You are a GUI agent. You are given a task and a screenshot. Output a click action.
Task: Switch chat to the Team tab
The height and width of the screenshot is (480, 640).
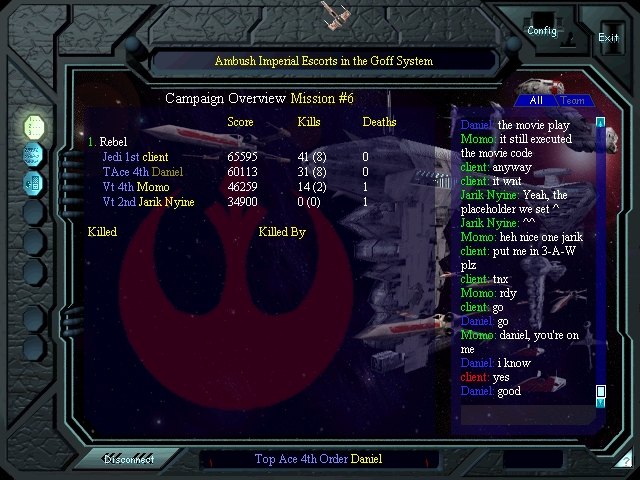pos(574,101)
